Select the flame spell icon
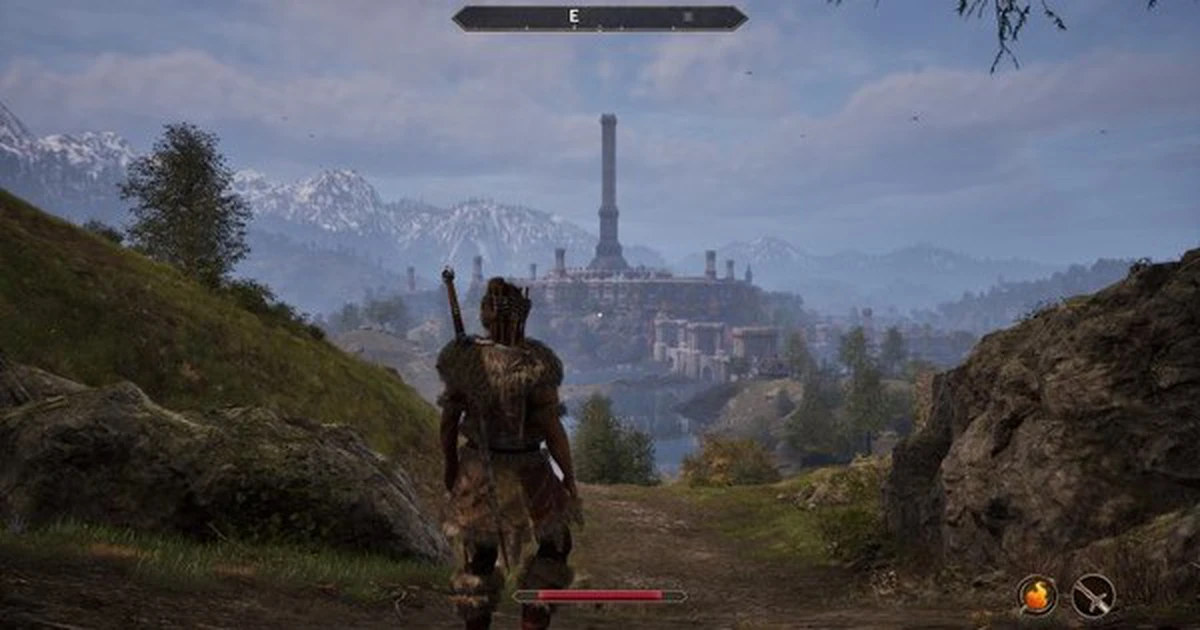The width and height of the screenshot is (1200, 630). [1037, 596]
